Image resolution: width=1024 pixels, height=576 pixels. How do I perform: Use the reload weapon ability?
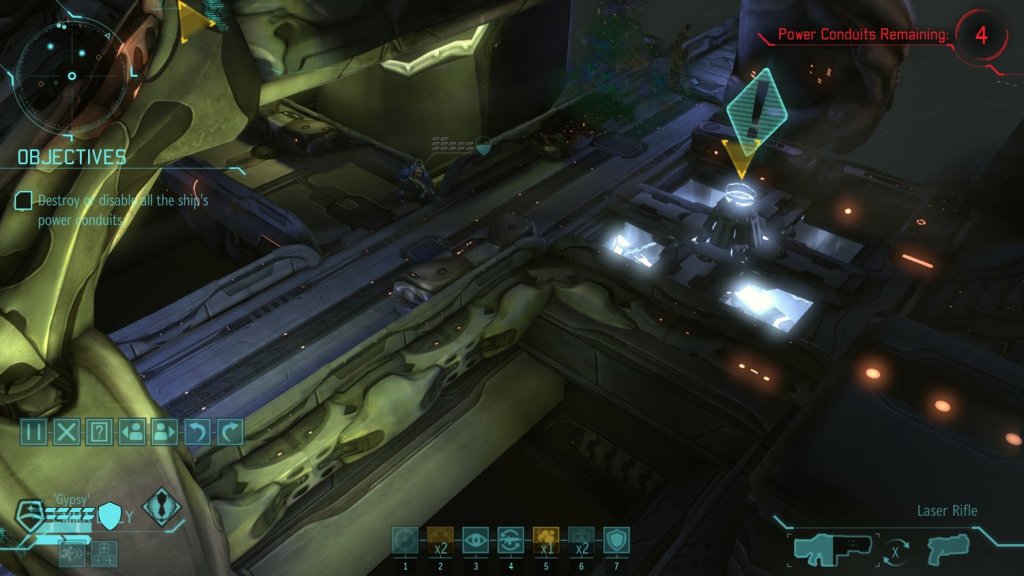click(510, 540)
